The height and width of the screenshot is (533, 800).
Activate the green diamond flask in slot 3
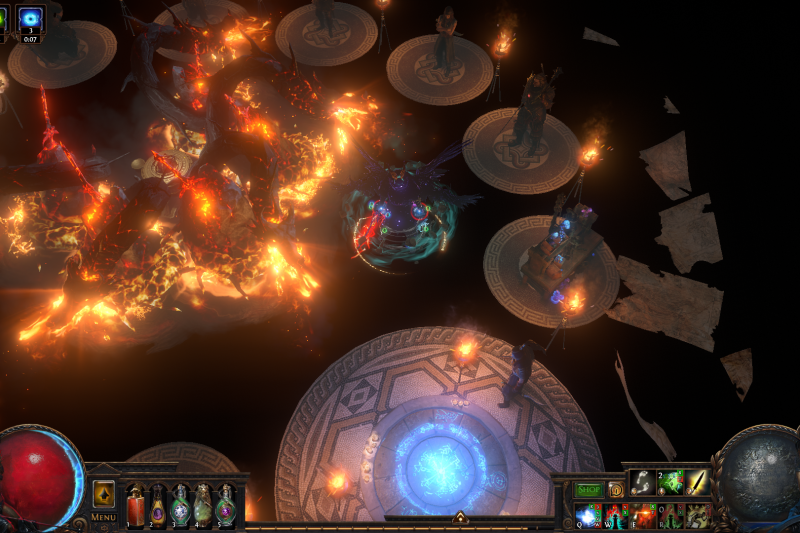point(181,505)
